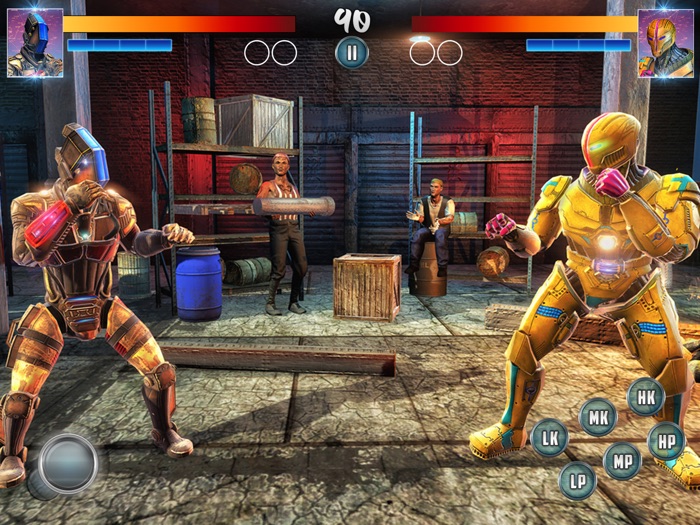The height and width of the screenshot is (525, 700).
Task: Touch the virtual movement joystick
Action: [68, 463]
